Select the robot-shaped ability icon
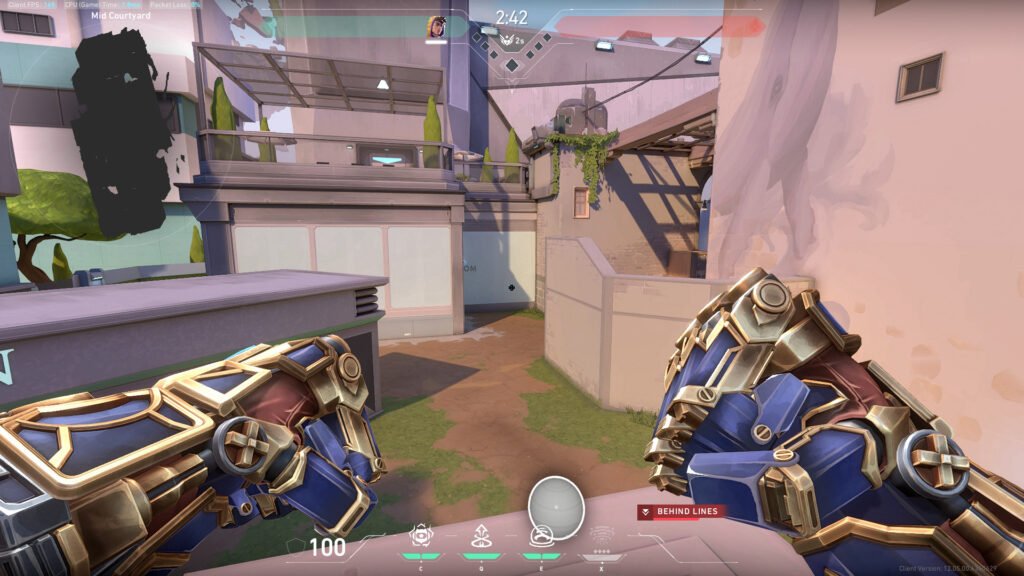 [x=421, y=536]
